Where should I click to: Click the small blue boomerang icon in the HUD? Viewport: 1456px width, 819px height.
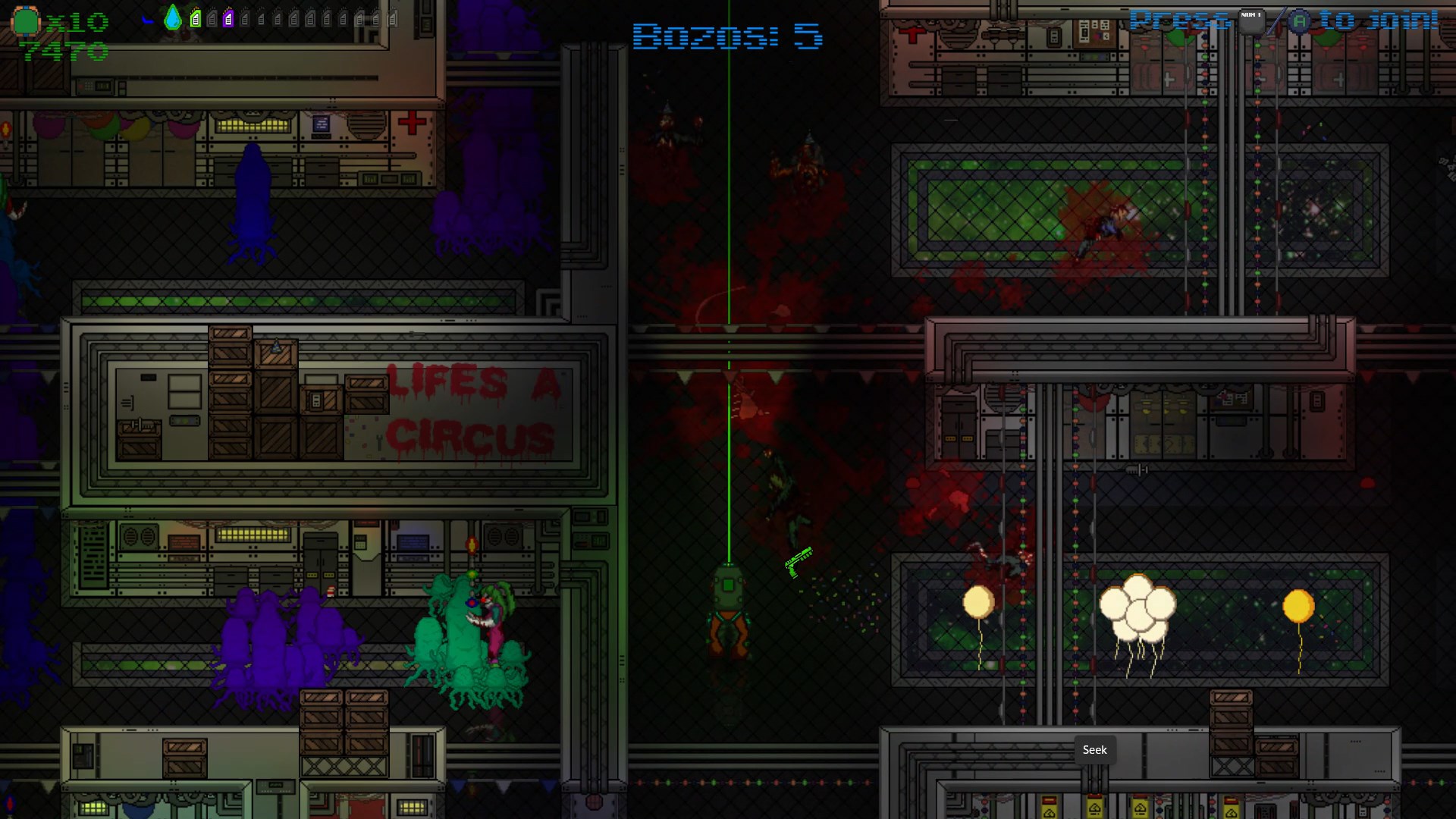click(x=148, y=20)
